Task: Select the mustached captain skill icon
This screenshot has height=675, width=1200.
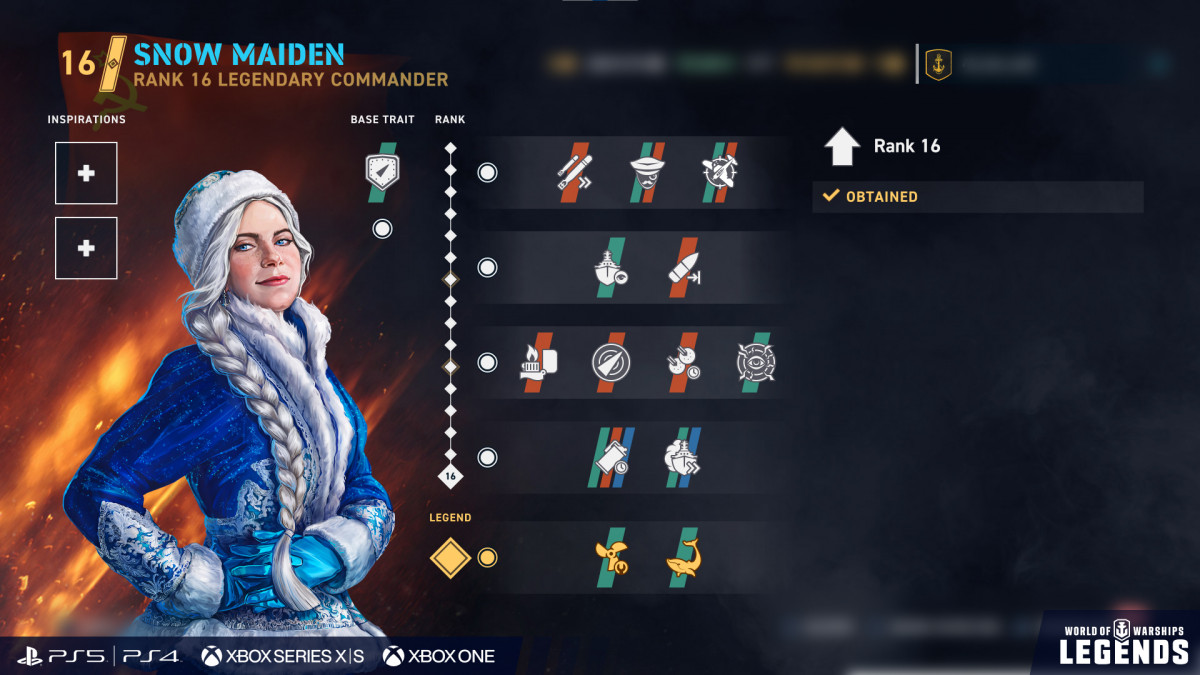Action: pos(647,172)
